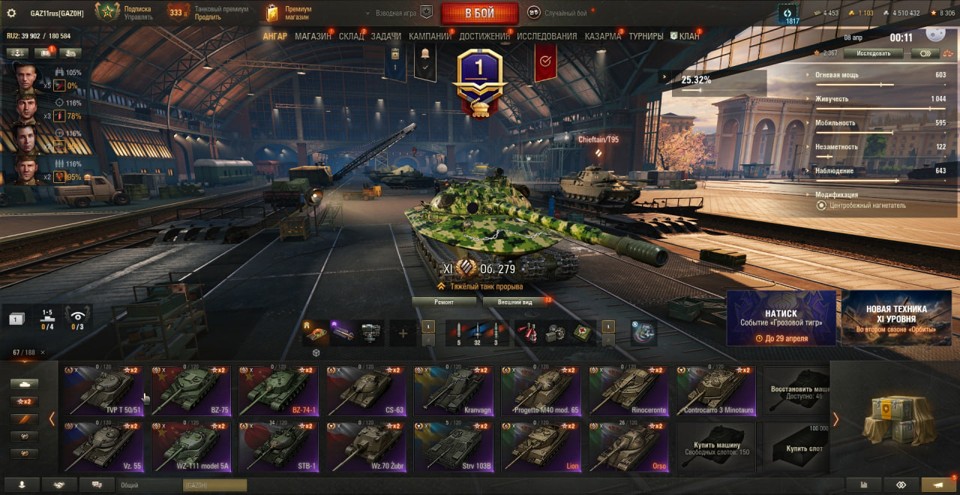Open the «Премиум магазин» premium shop

pos(290,13)
